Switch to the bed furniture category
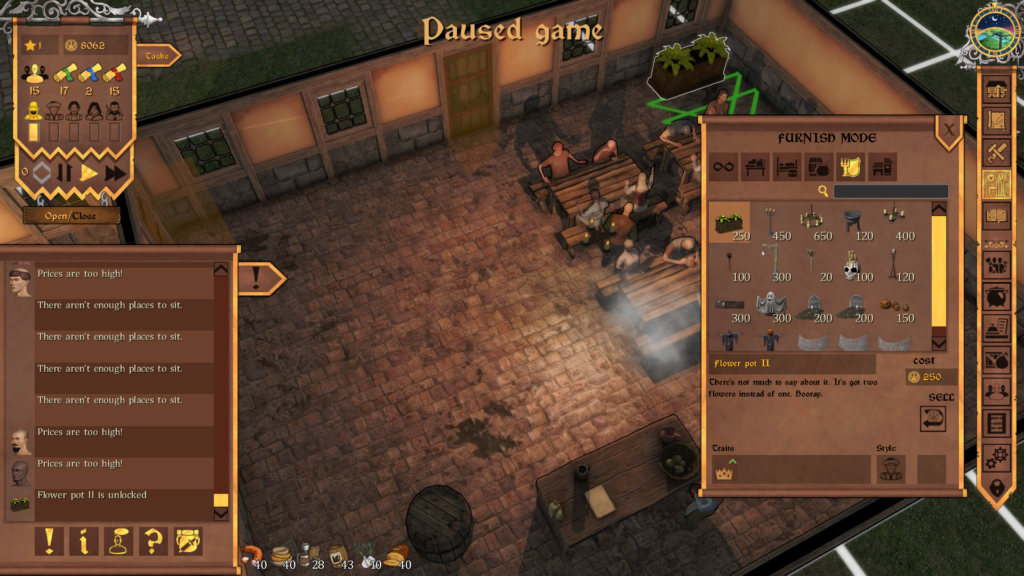The image size is (1024, 576). (x=787, y=167)
